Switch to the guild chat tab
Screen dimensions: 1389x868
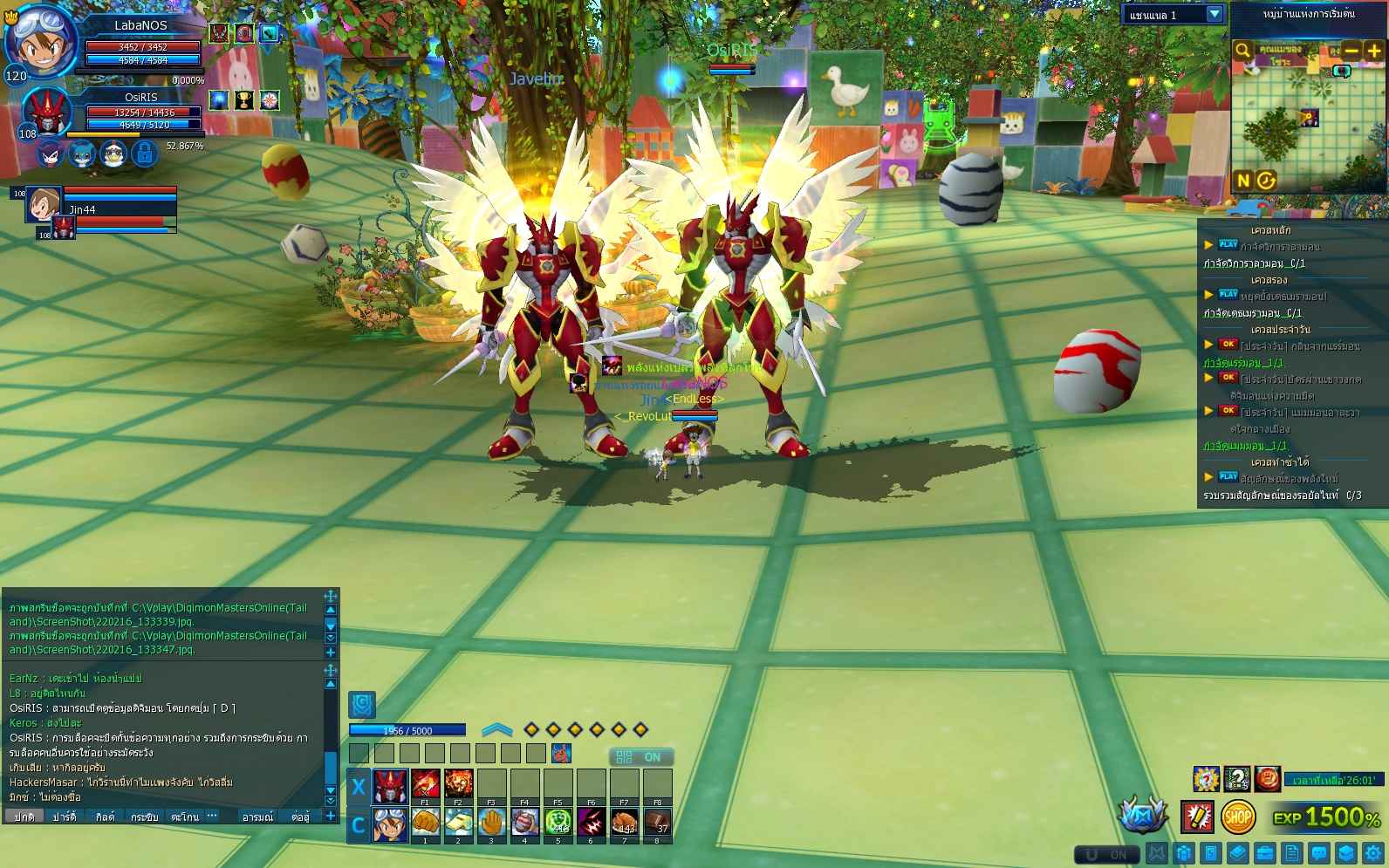(105, 817)
